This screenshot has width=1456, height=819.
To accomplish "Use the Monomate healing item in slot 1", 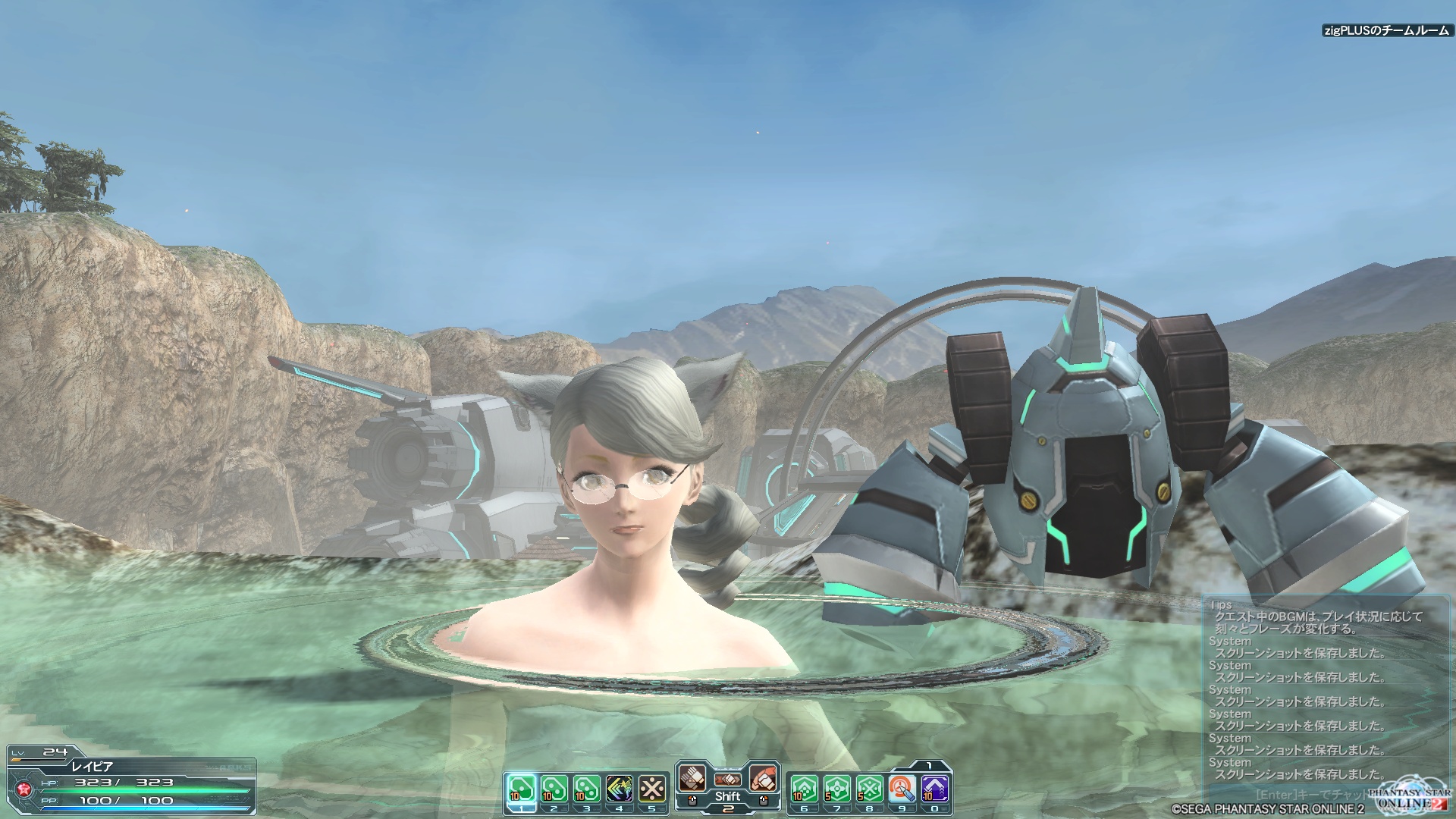I will (x=521, y=789).
